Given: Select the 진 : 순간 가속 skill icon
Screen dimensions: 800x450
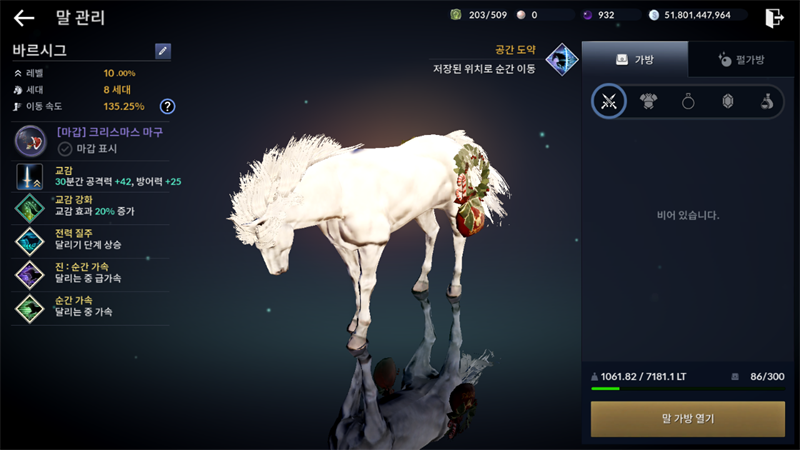Looking at the screenshot, I should 29,274.
